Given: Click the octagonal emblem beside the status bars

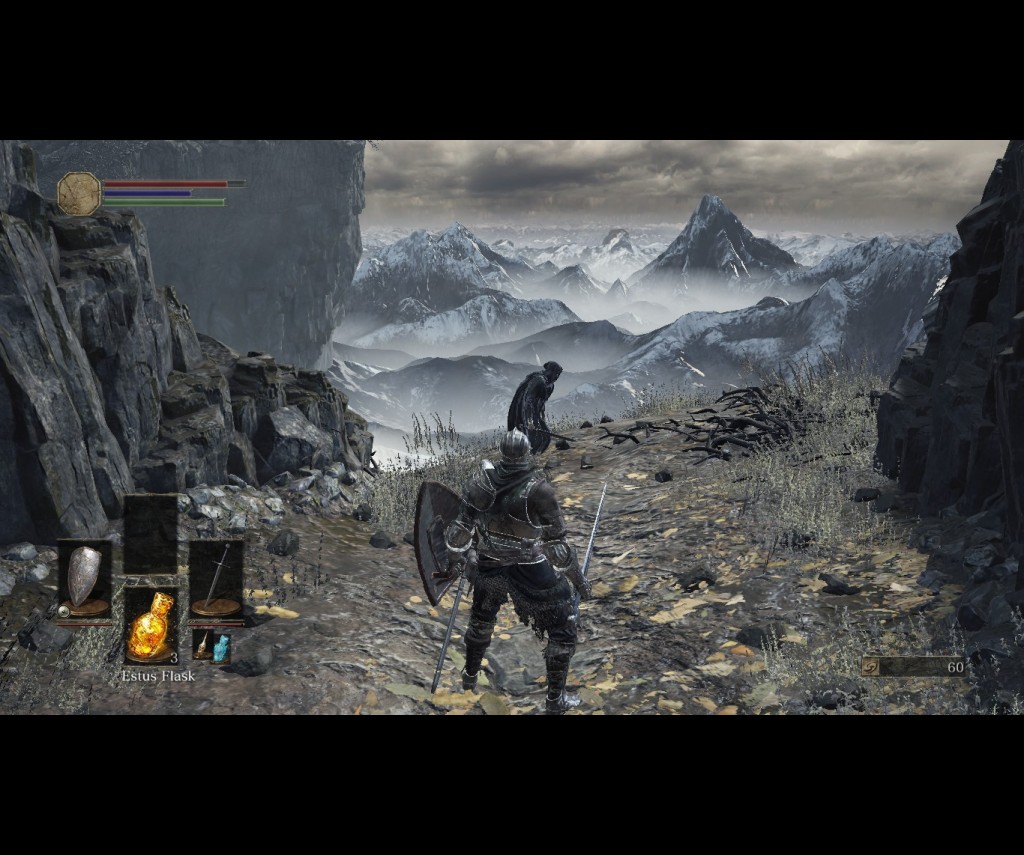Looking at the screenshot, I should (79, 193).
